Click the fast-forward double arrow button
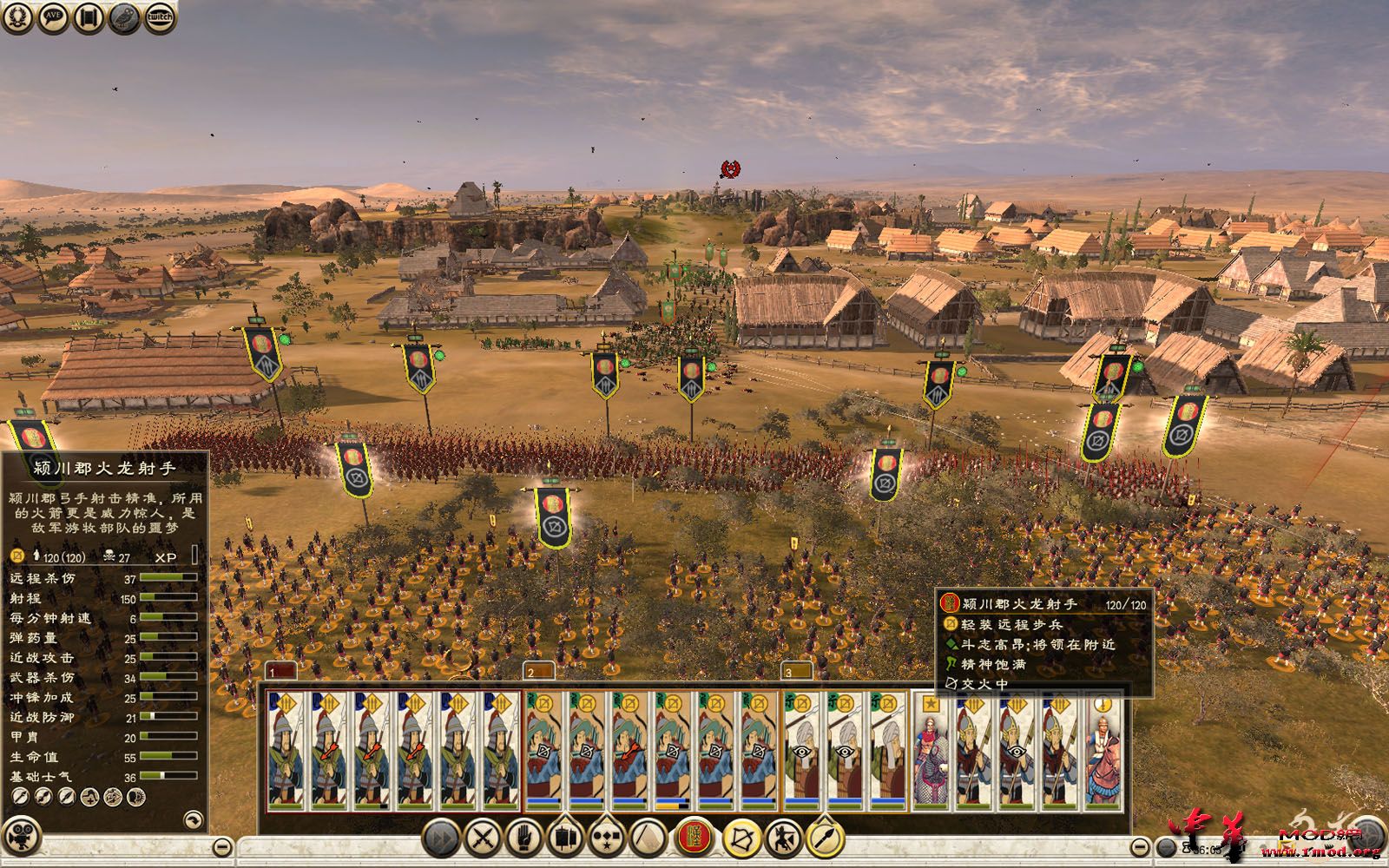 [x=441, y=838]
